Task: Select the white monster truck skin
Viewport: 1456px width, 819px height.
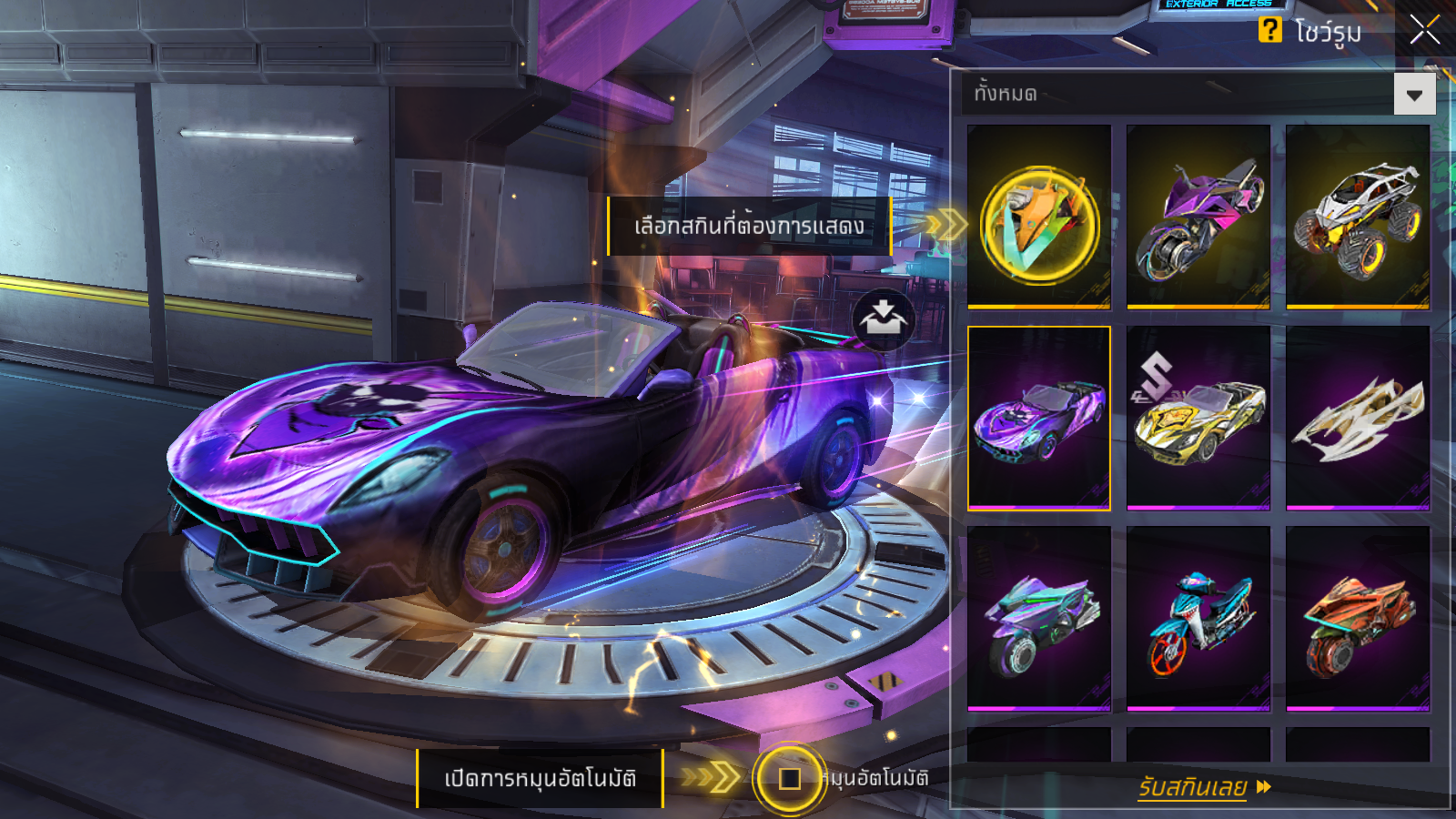Action: tap(1358, 218)
